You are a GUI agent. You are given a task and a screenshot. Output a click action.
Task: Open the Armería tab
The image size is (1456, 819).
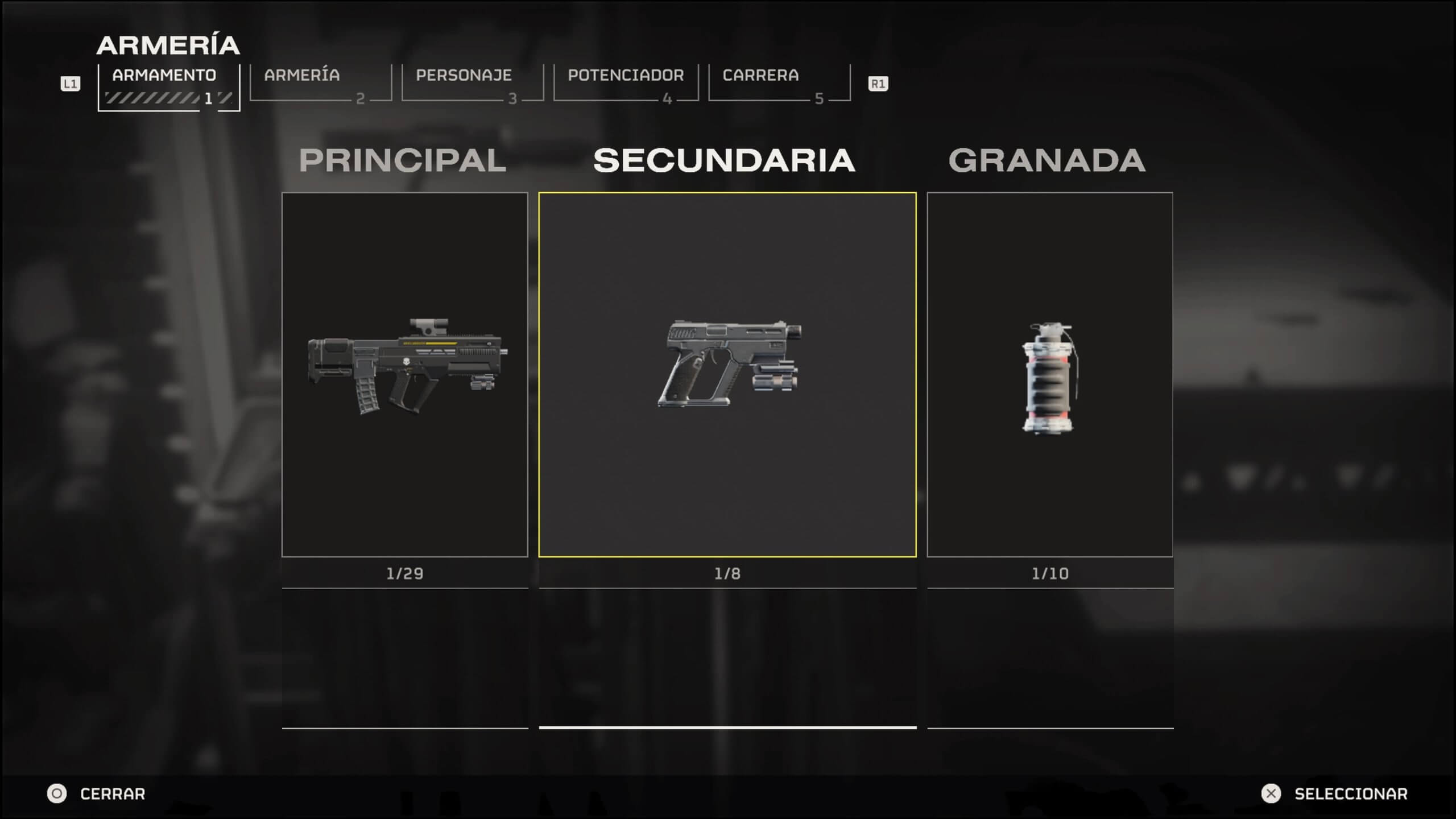coord(320,83)
